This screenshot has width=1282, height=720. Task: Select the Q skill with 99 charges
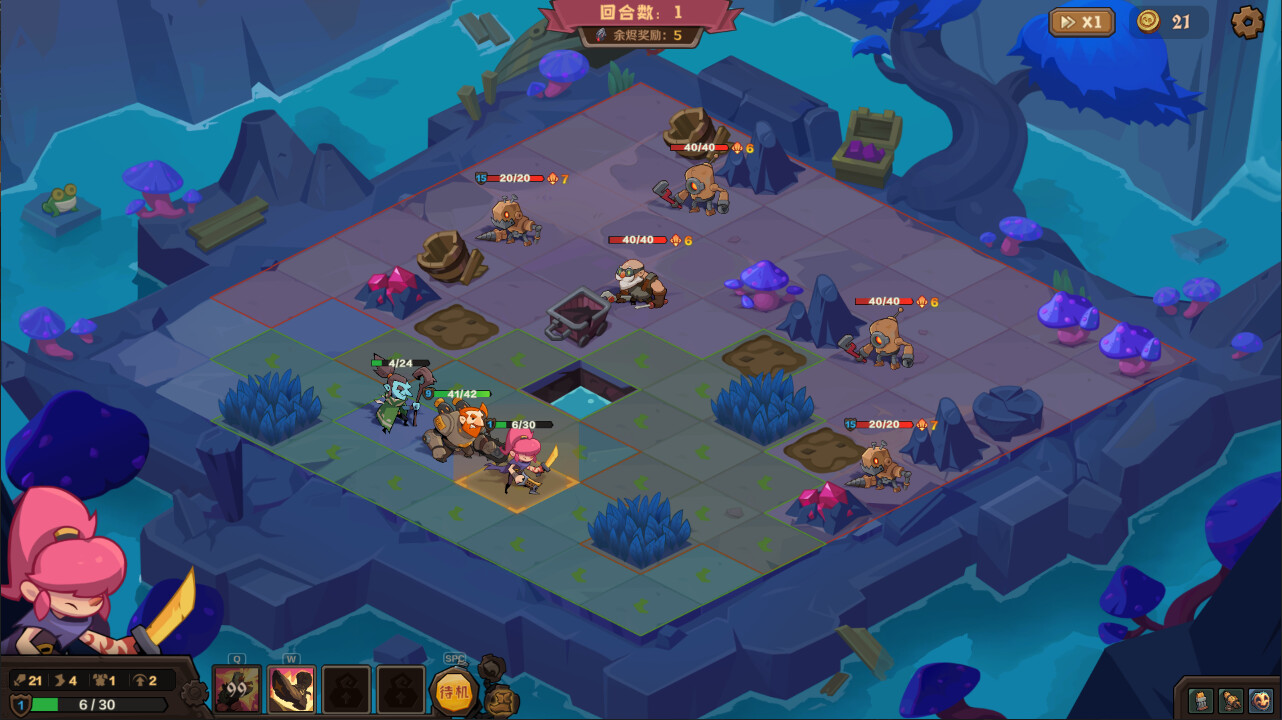point(236,688)
